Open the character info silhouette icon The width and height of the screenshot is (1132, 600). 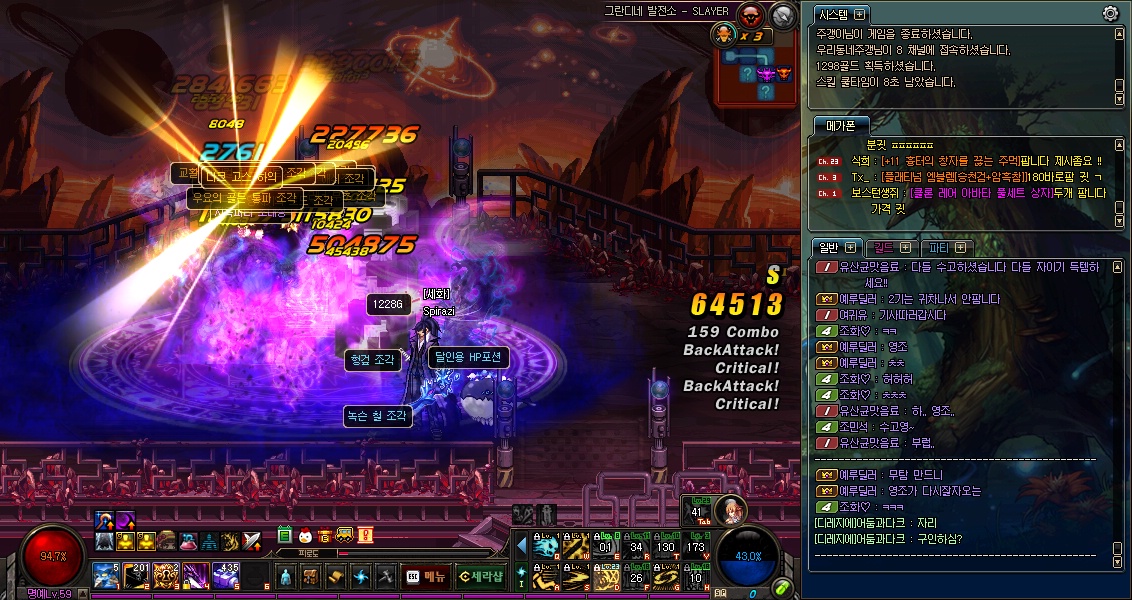(x=286, y=577)
